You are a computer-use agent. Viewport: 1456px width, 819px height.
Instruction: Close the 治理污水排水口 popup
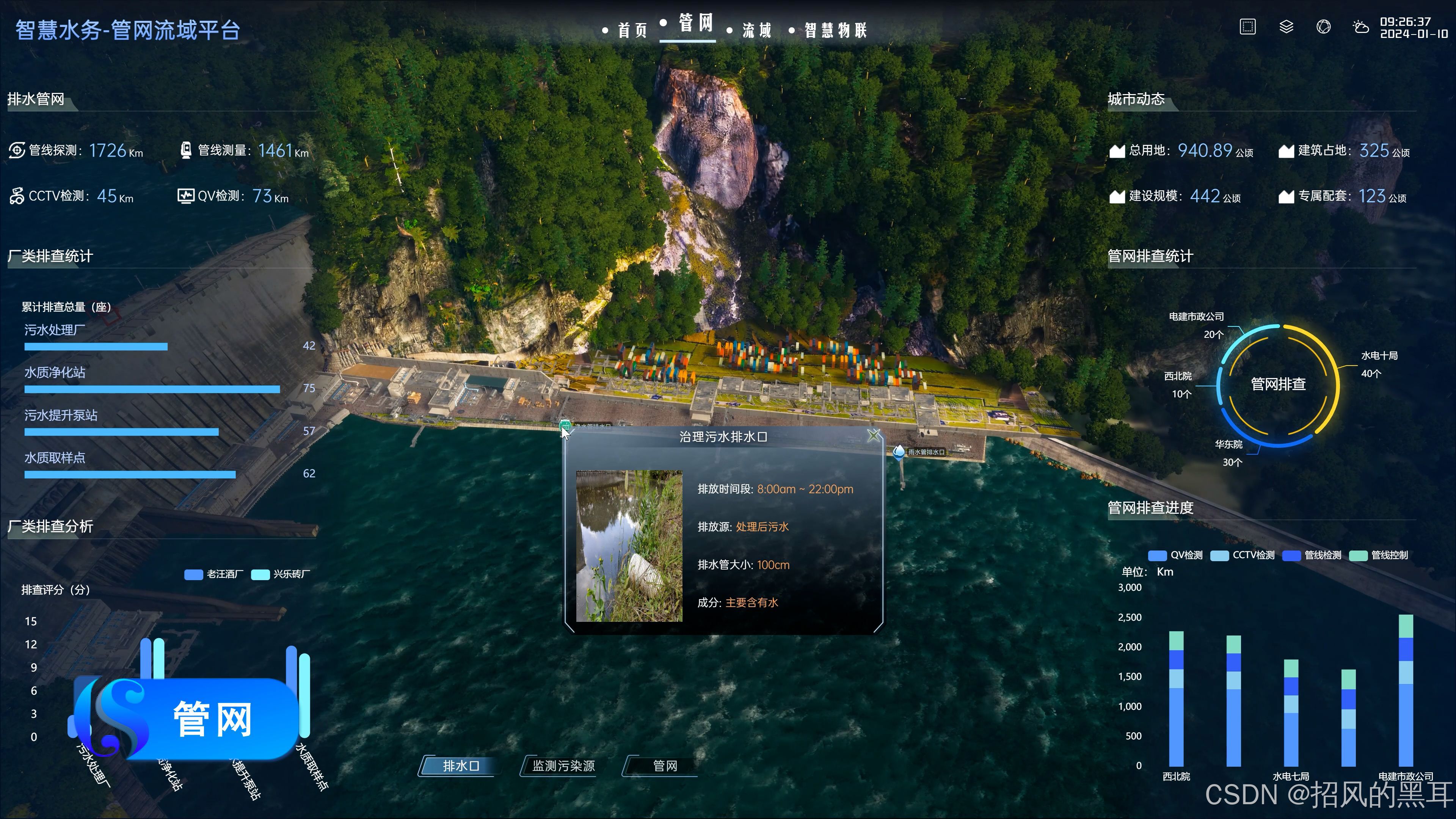click(x=873, y=435)
